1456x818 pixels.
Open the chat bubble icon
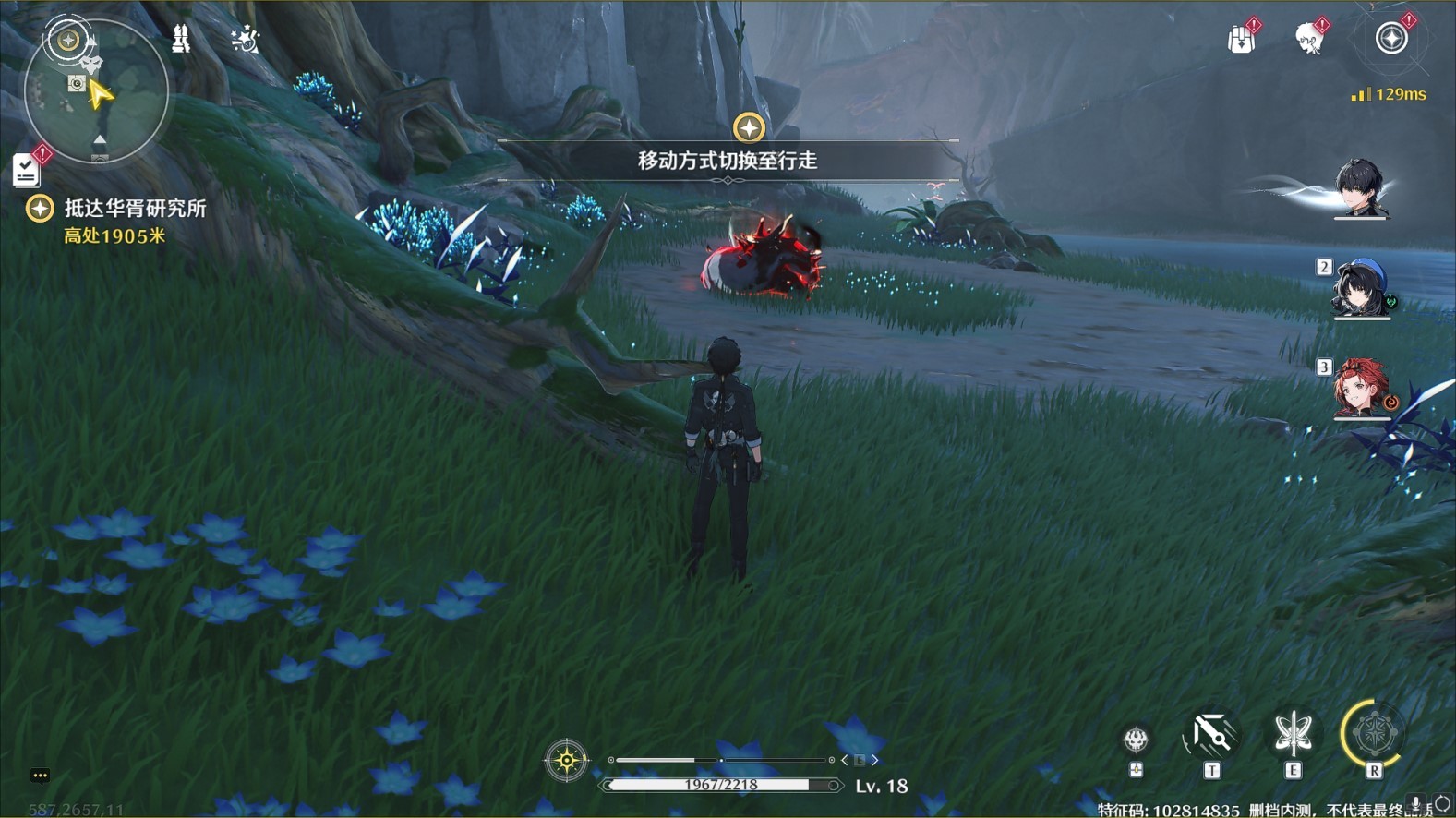[x=40, y=776]
